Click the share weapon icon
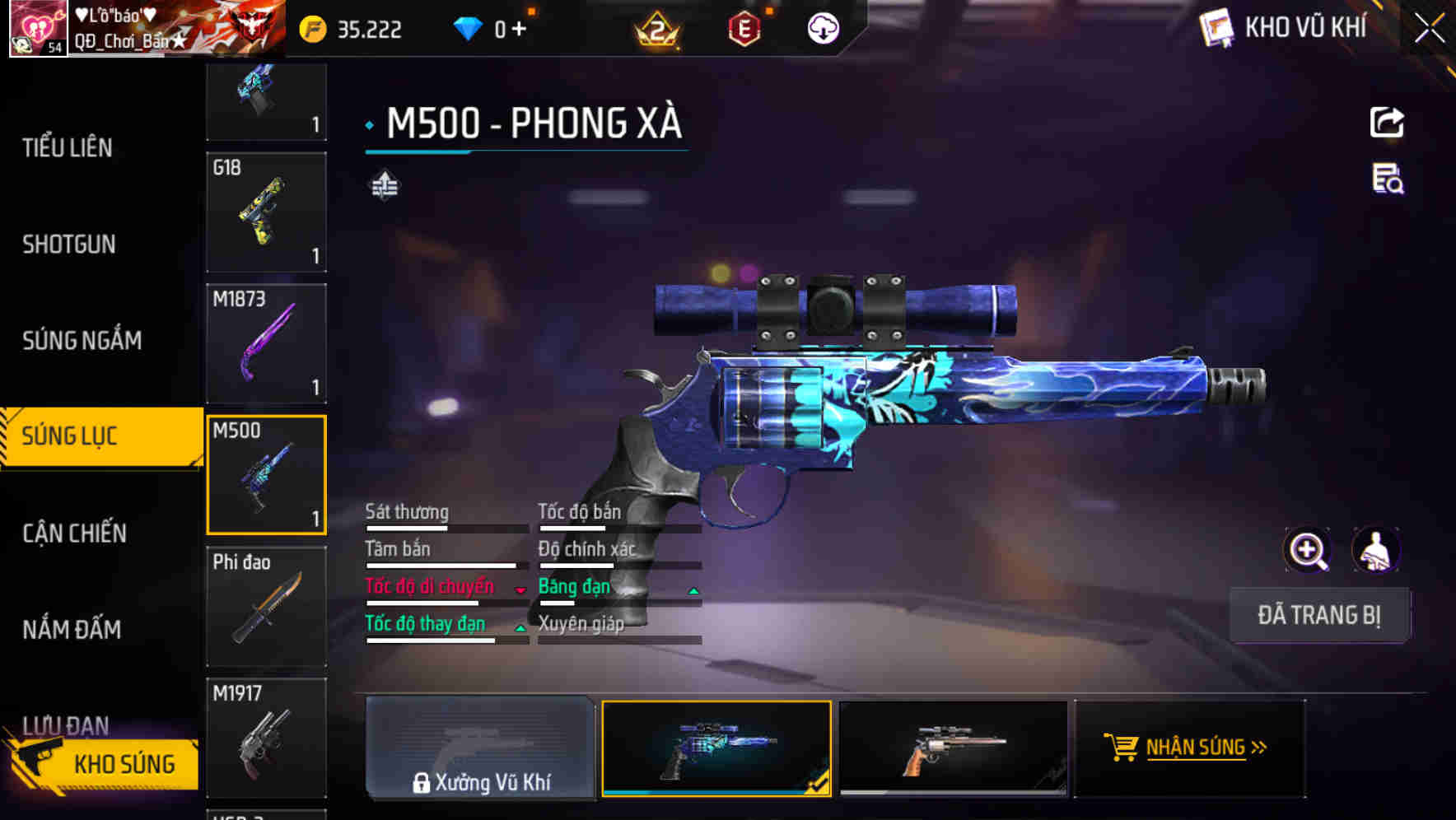 pyautogui.click(x=1387, y=122)
